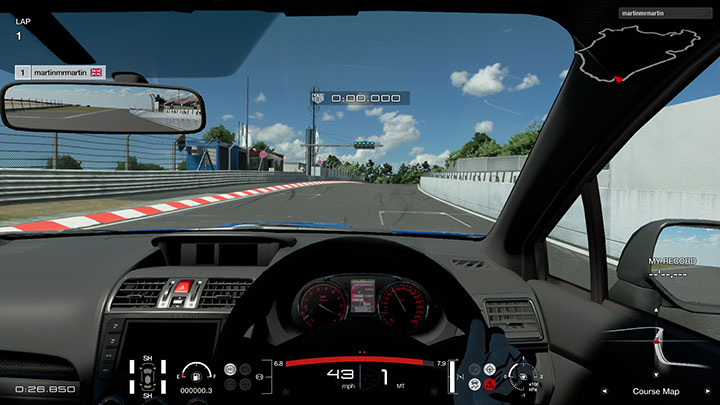Image resolution: width=720 pixels, height=405 pixels.
Task: Cycle the Course Map panel left arrow
Action: 603,390
